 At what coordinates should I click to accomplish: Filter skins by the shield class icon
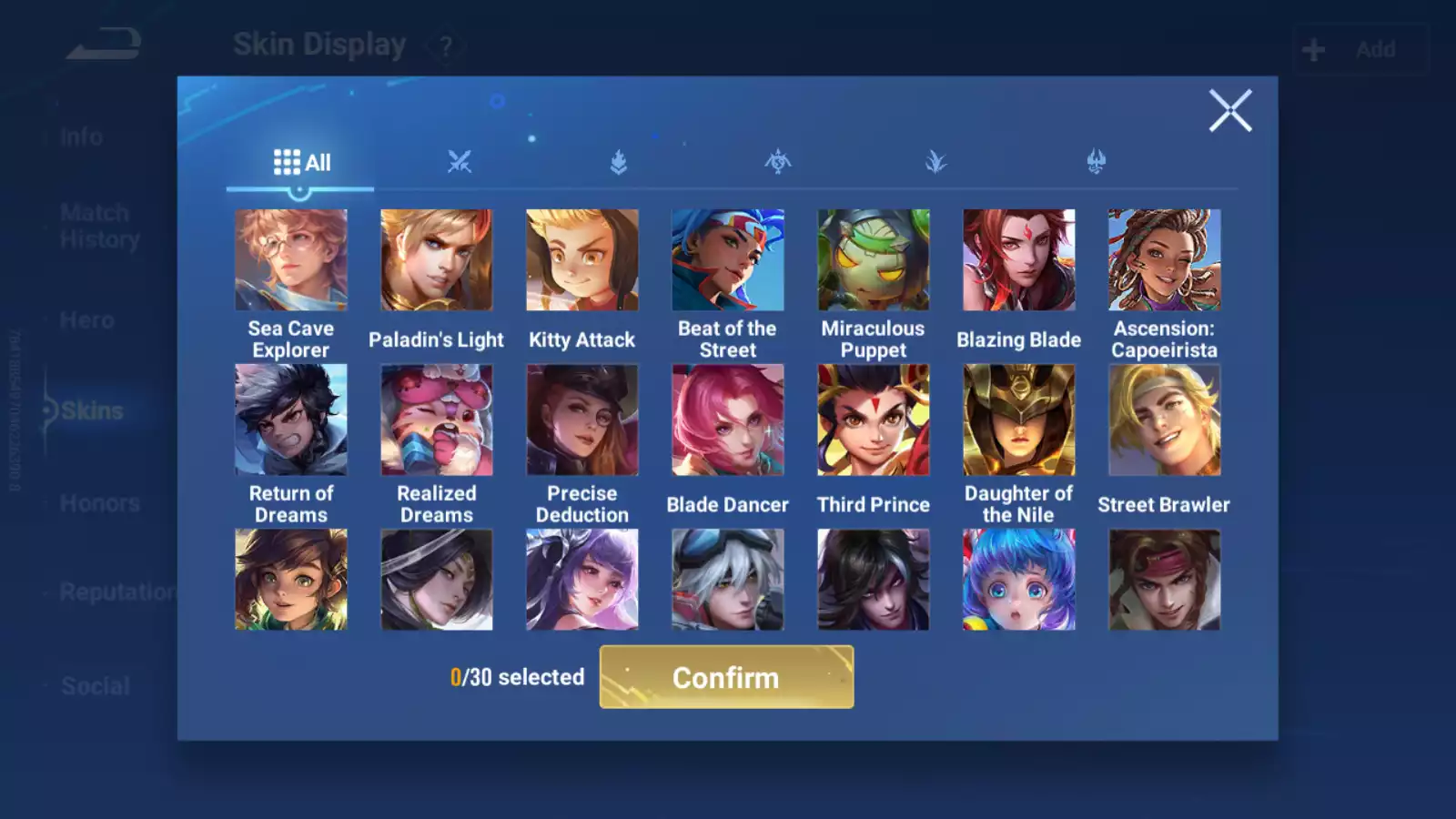619,160
